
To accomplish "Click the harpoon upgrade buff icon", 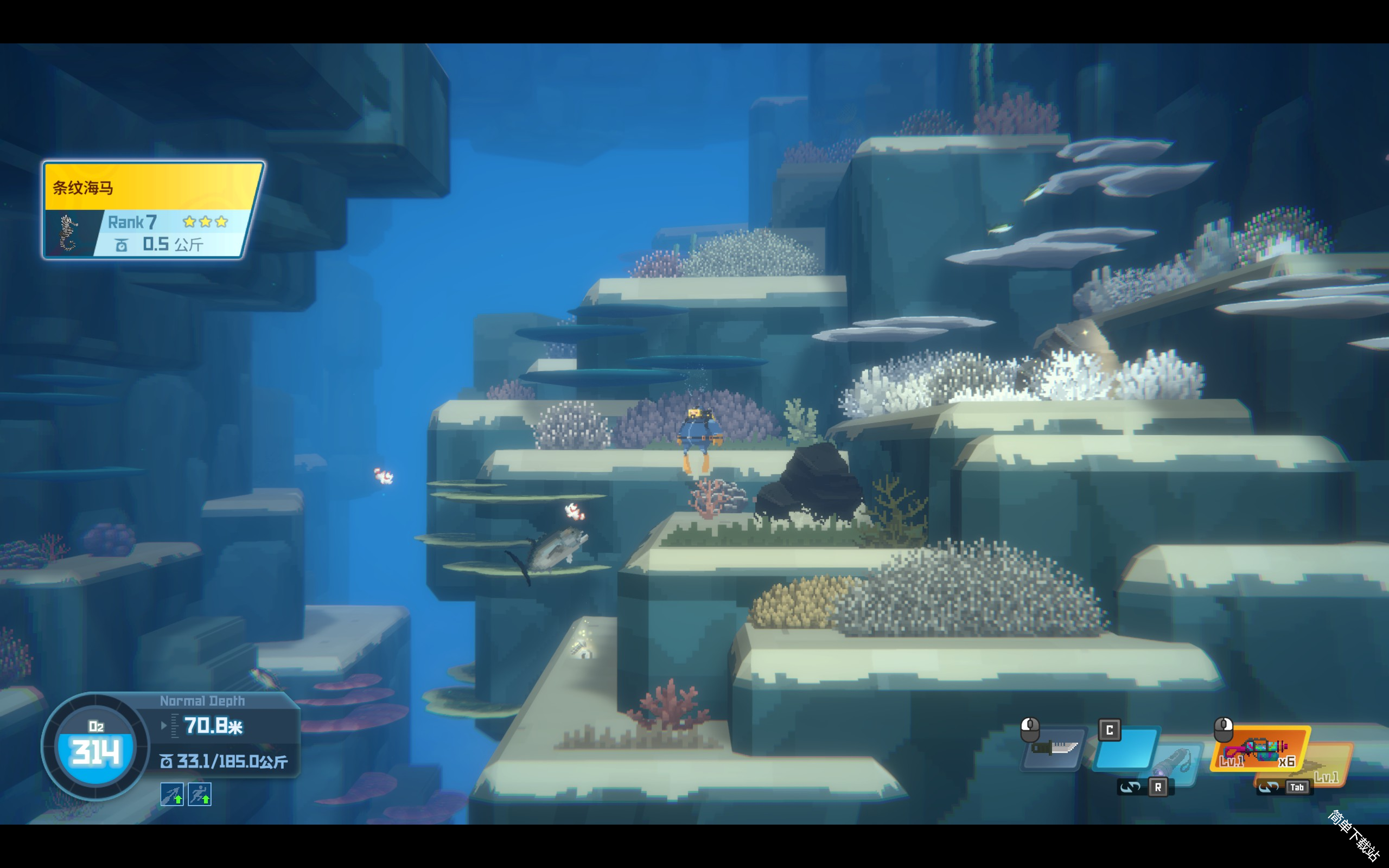I will click(x=171, y=795).
